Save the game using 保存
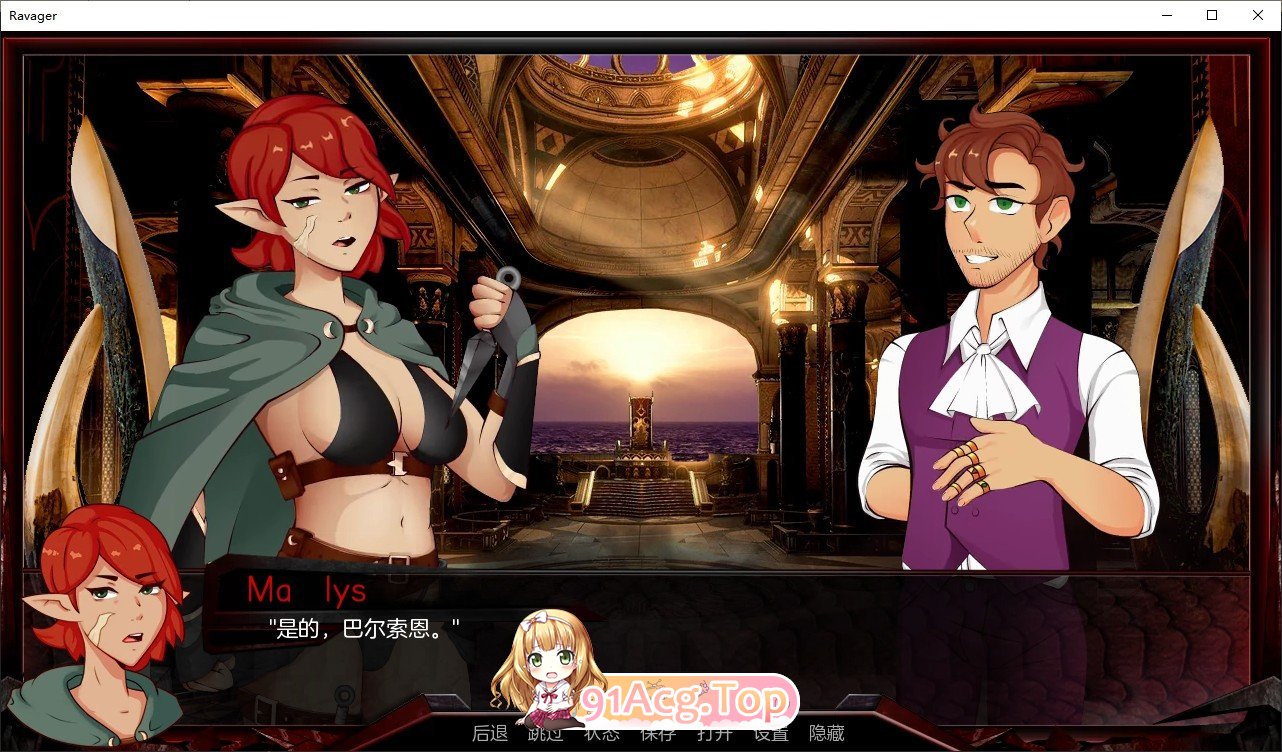Image resolution: width=1282 pixels, height=752 pixels. click(656, 733)
